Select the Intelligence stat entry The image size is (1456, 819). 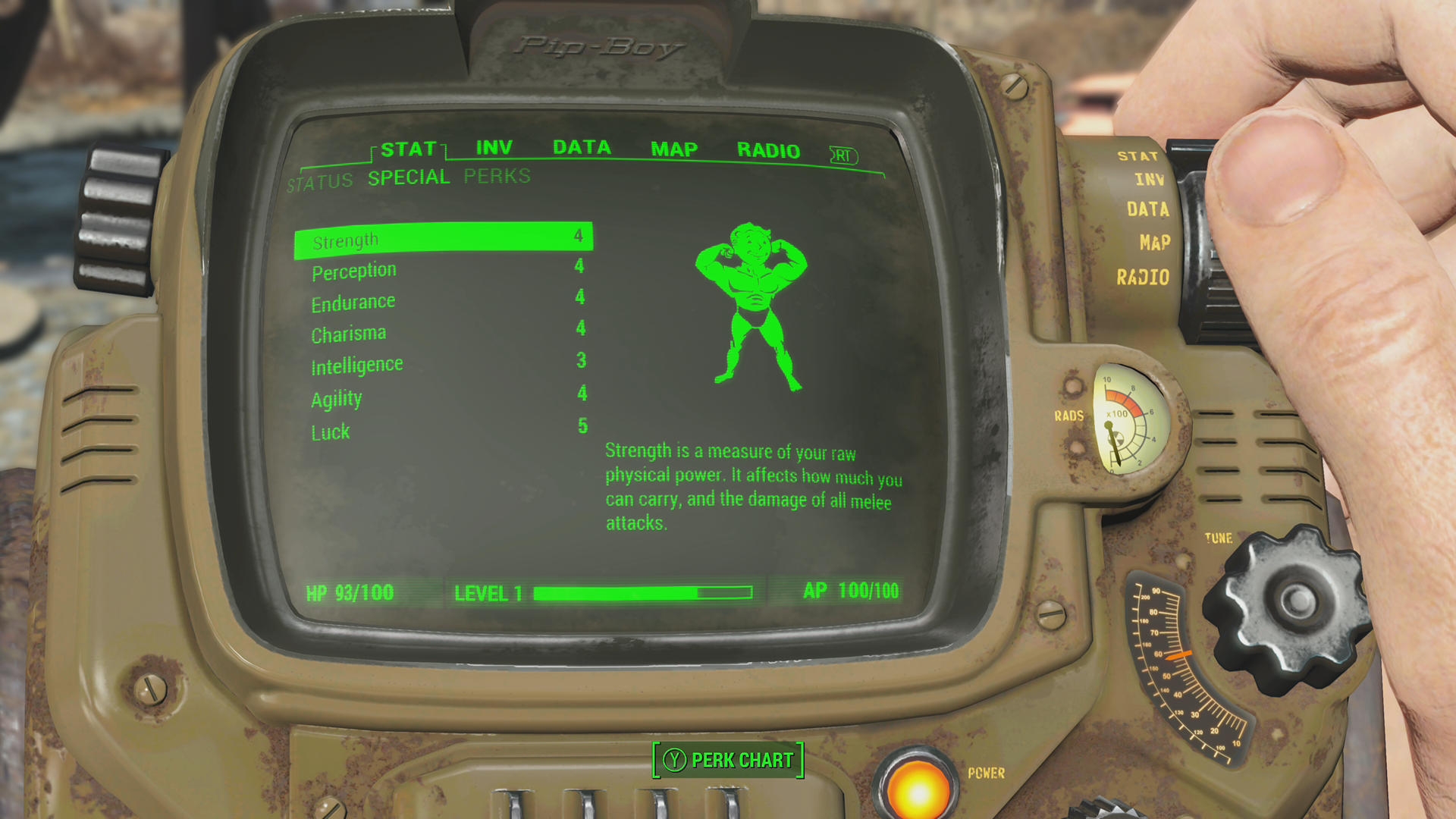tap(356, 363)
